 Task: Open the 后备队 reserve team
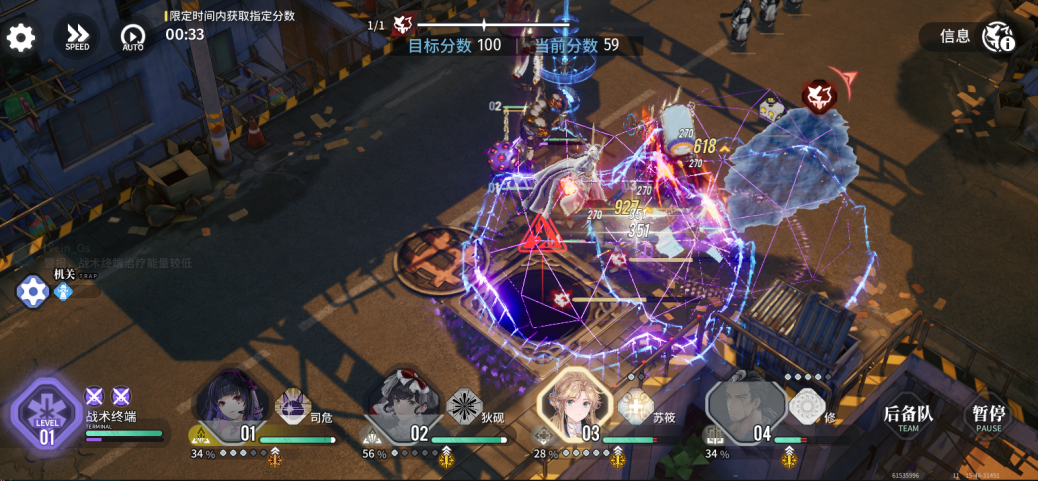[908, 417]
